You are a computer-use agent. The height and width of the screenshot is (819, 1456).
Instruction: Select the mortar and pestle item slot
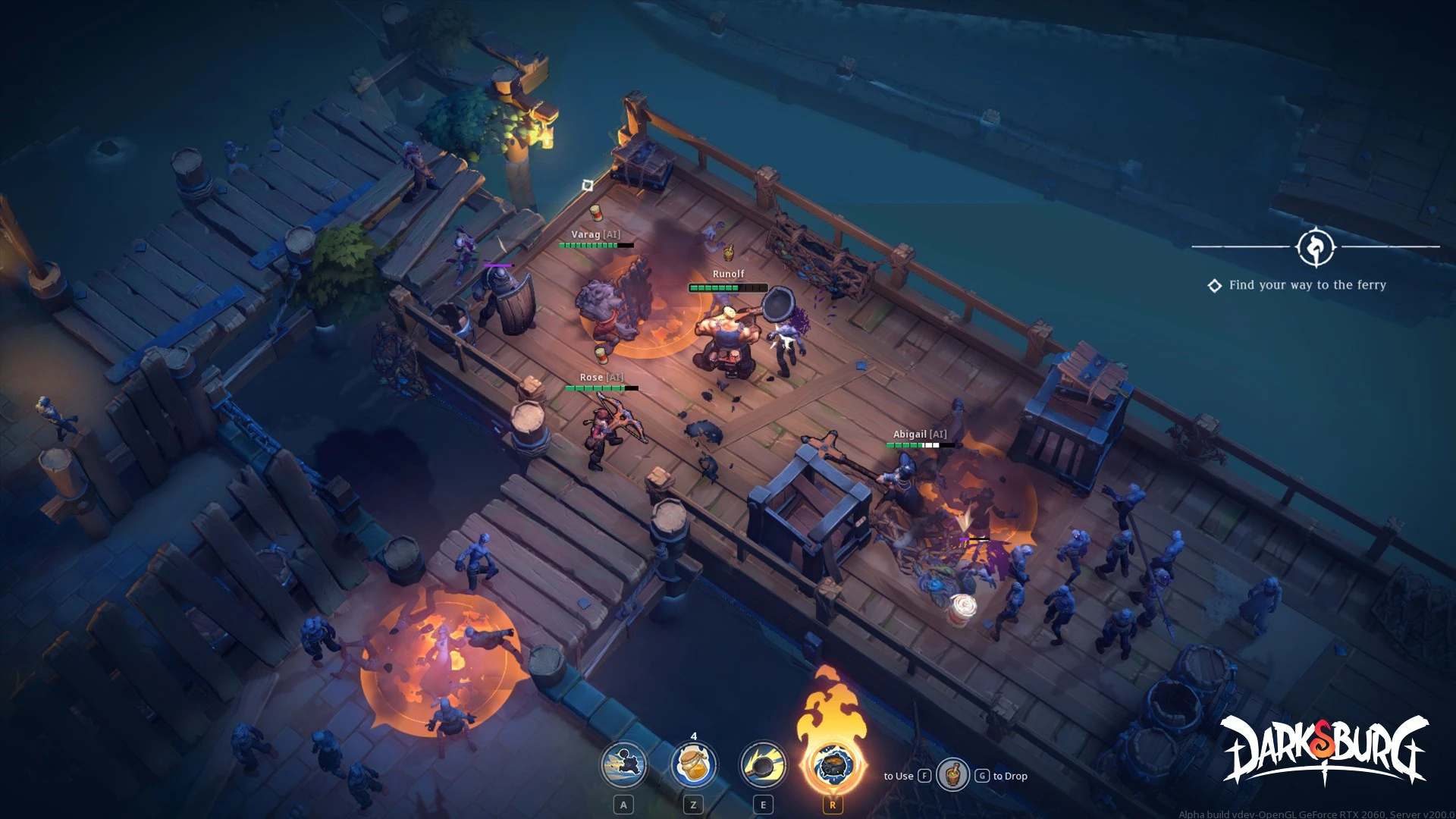952,775
